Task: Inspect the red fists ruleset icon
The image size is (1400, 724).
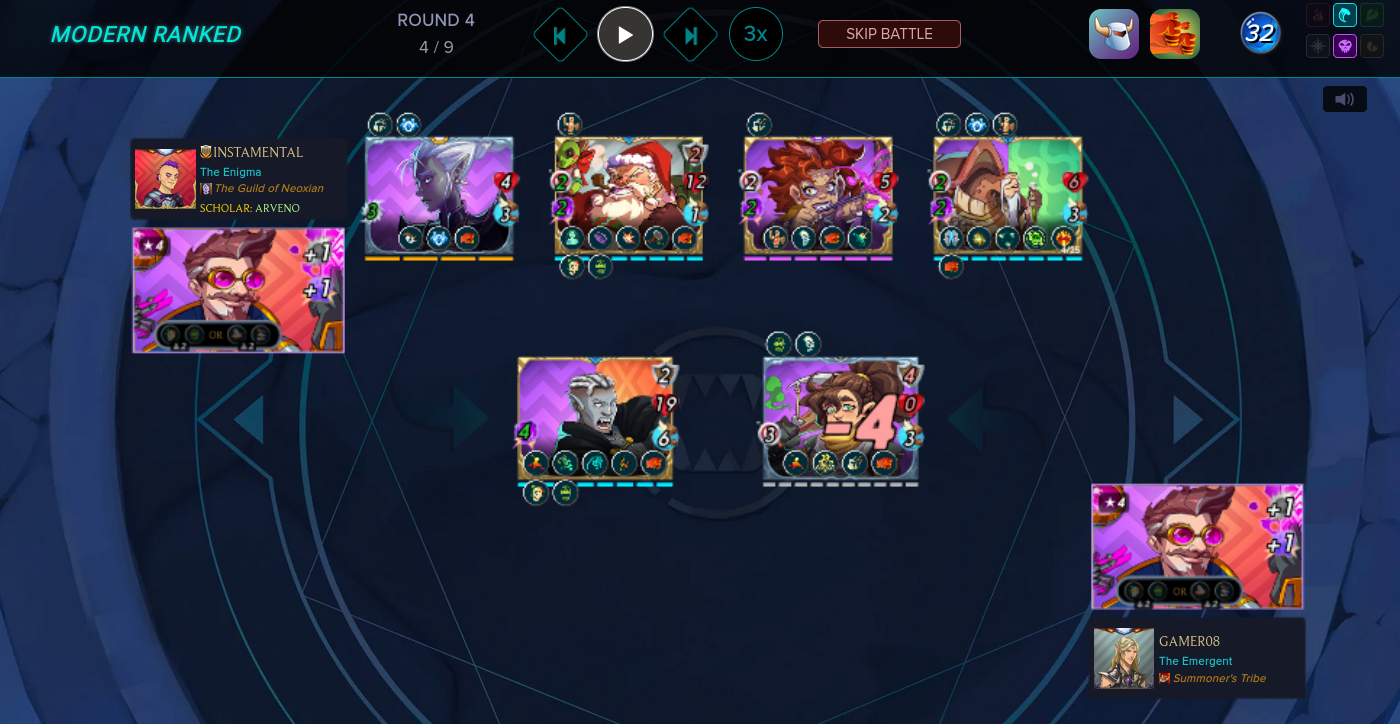Action: (x=1175, y=34)
